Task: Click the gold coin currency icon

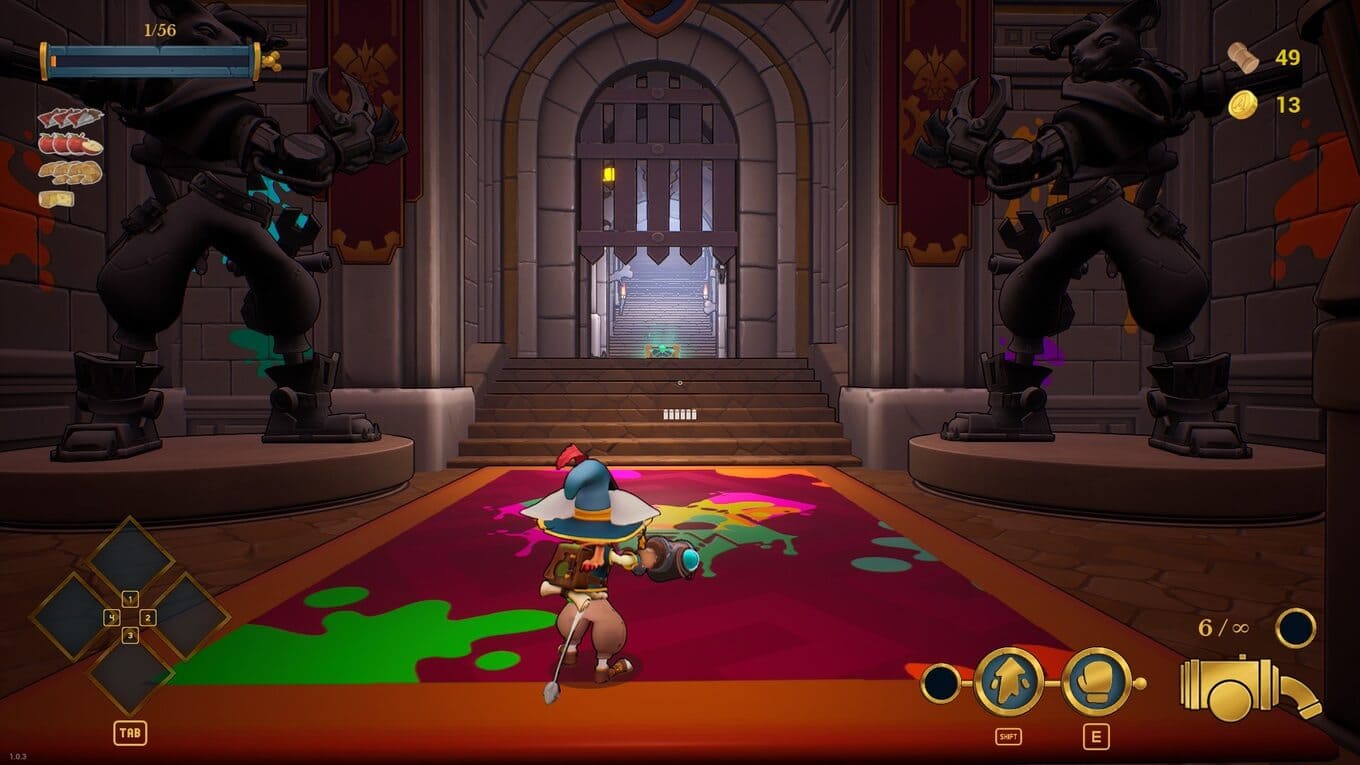Action: point(1243,104)
